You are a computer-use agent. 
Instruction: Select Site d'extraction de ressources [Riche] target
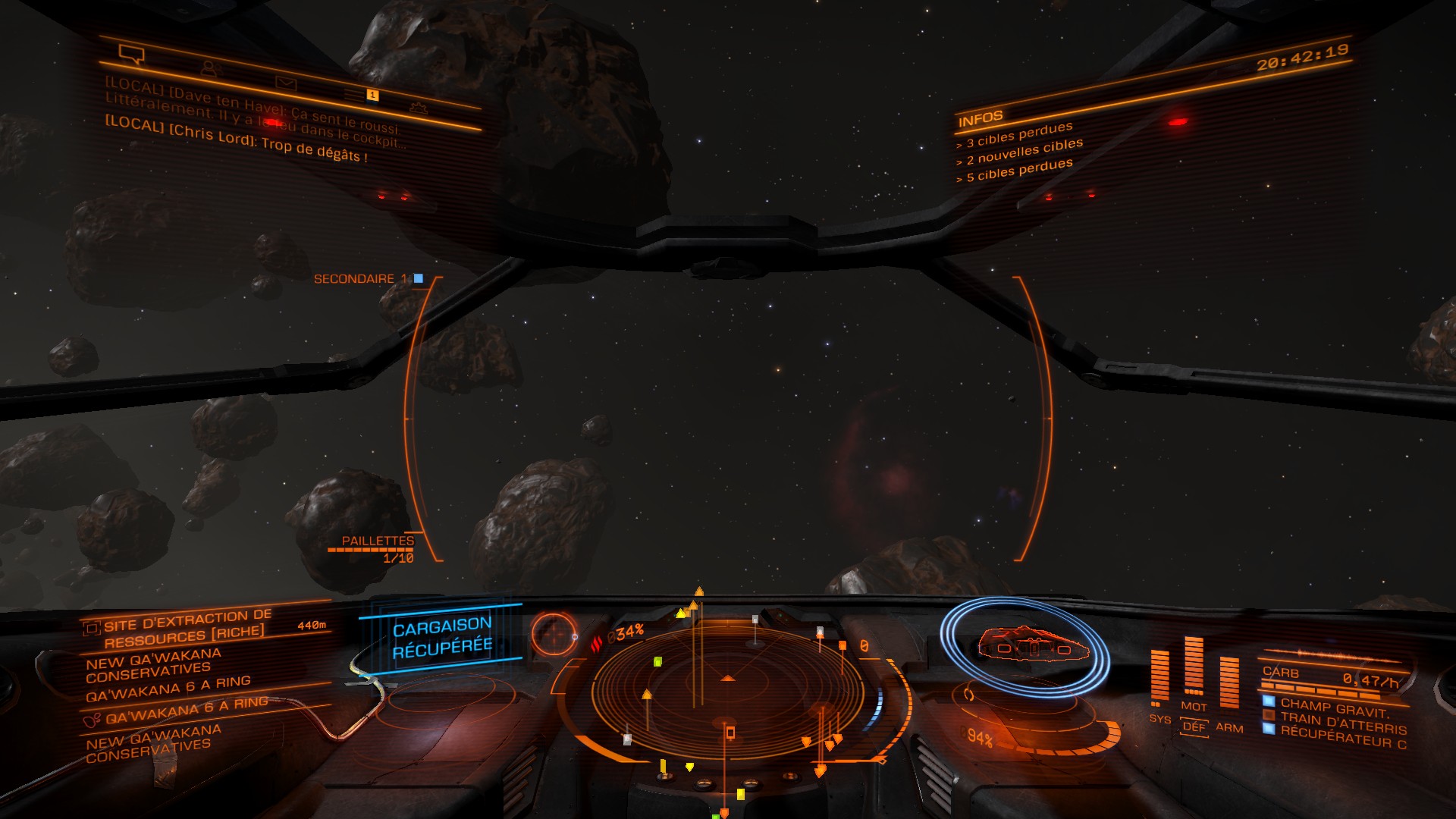coord(186,629)
